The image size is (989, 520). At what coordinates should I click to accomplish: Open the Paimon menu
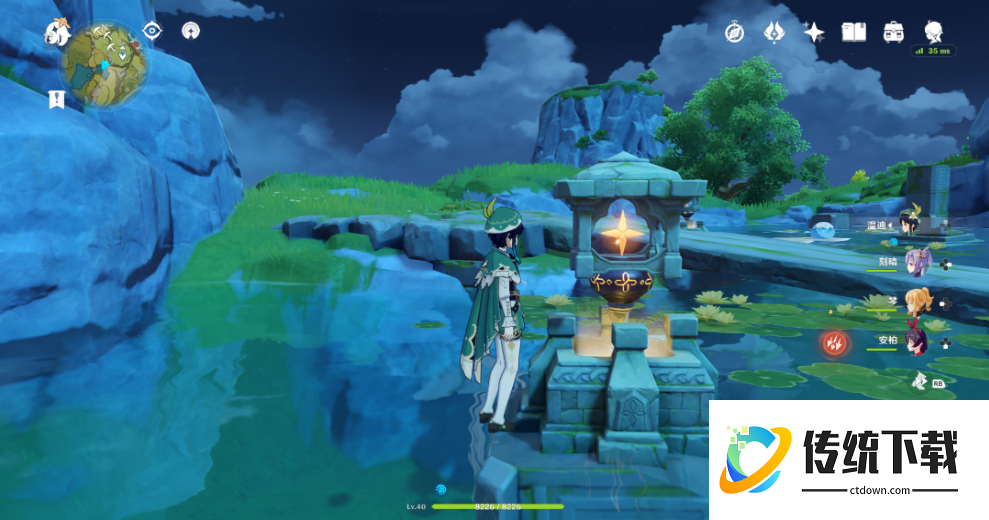point(56,31)
